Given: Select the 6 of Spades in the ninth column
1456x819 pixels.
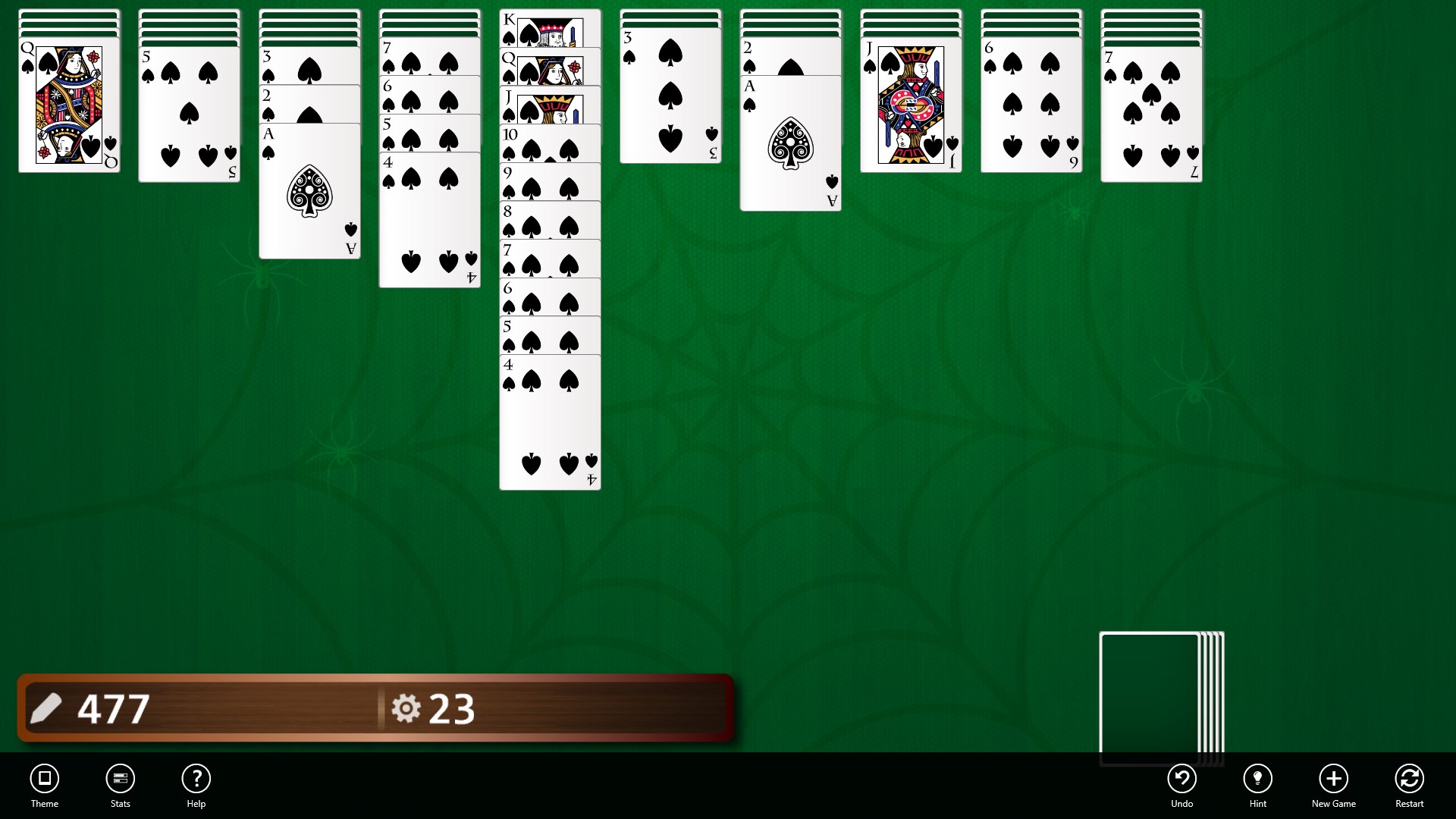Looking at the screenshot, I should point(1031,106).
